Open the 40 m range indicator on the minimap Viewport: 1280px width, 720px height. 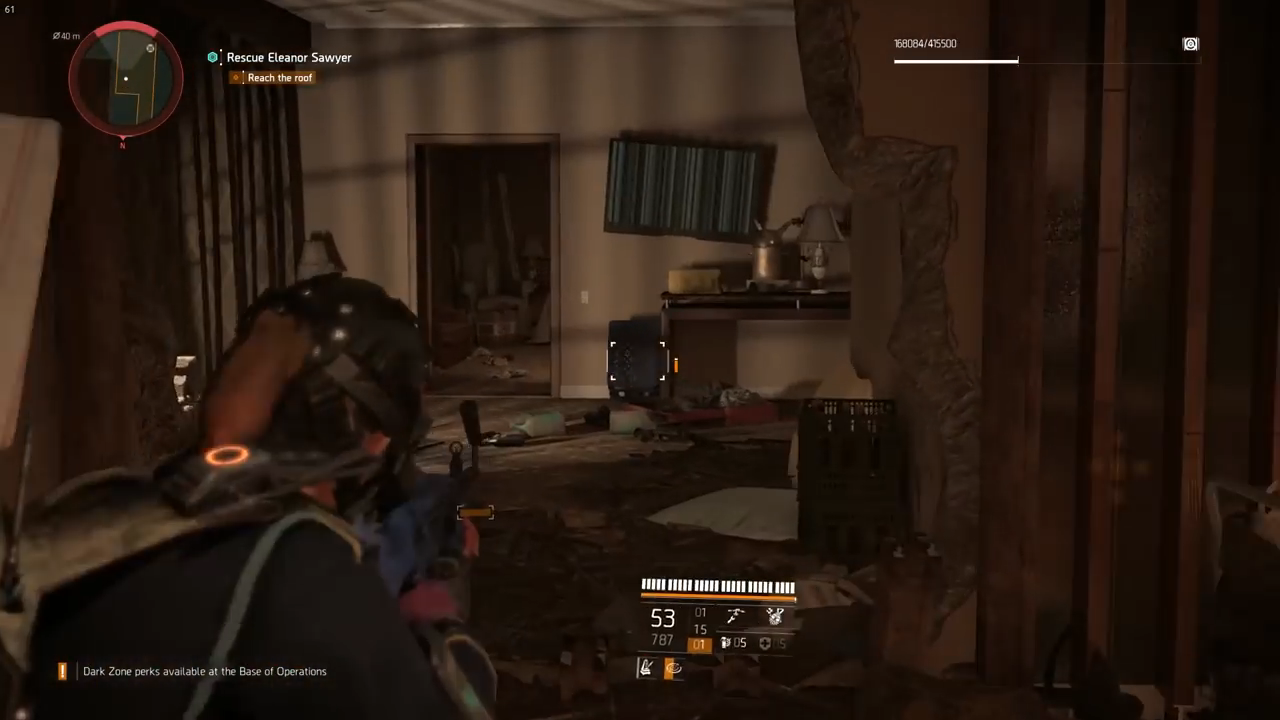(66, 36)
